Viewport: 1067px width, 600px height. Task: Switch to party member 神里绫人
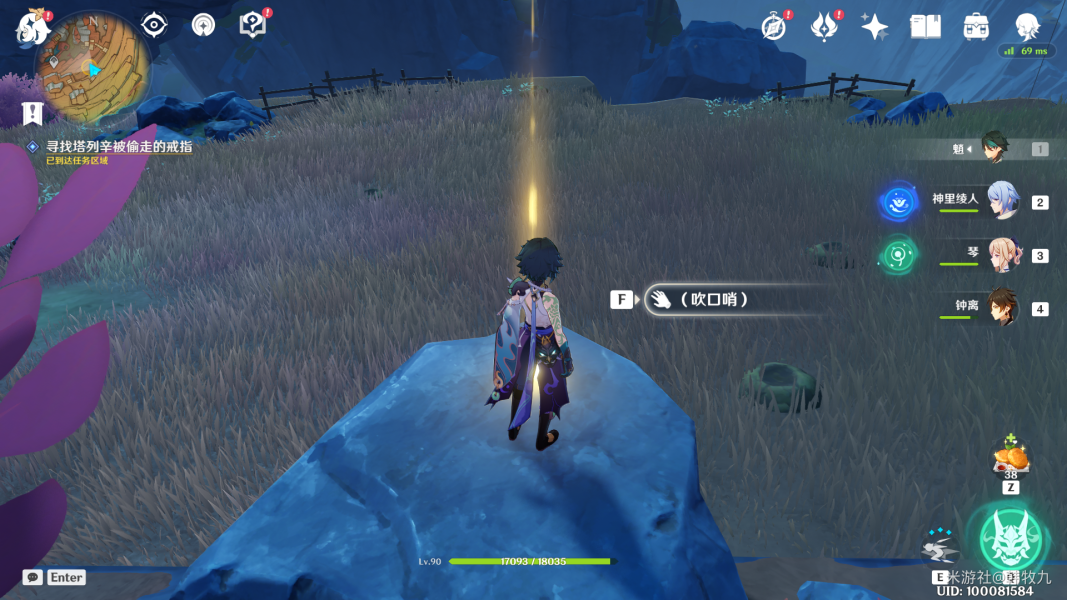tap(1001, 201)
